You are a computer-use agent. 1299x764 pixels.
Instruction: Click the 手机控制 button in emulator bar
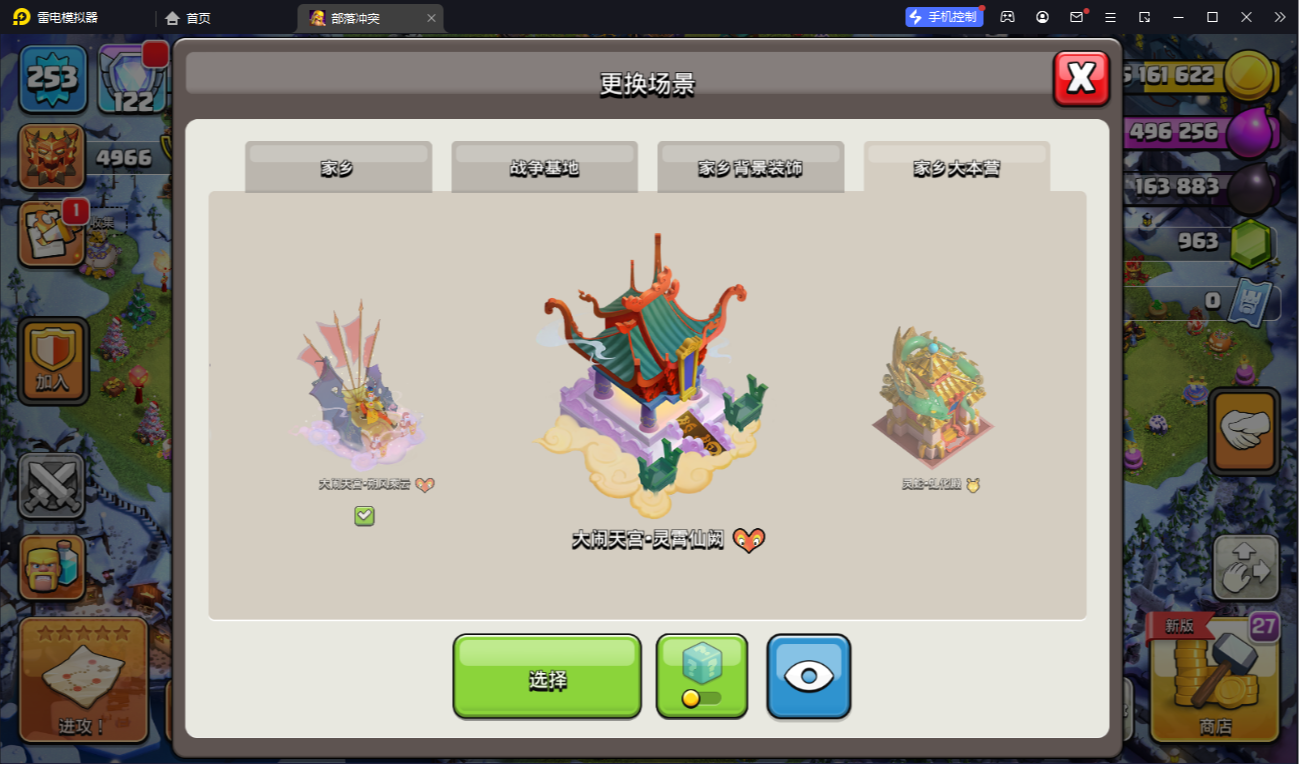(944, 17)
